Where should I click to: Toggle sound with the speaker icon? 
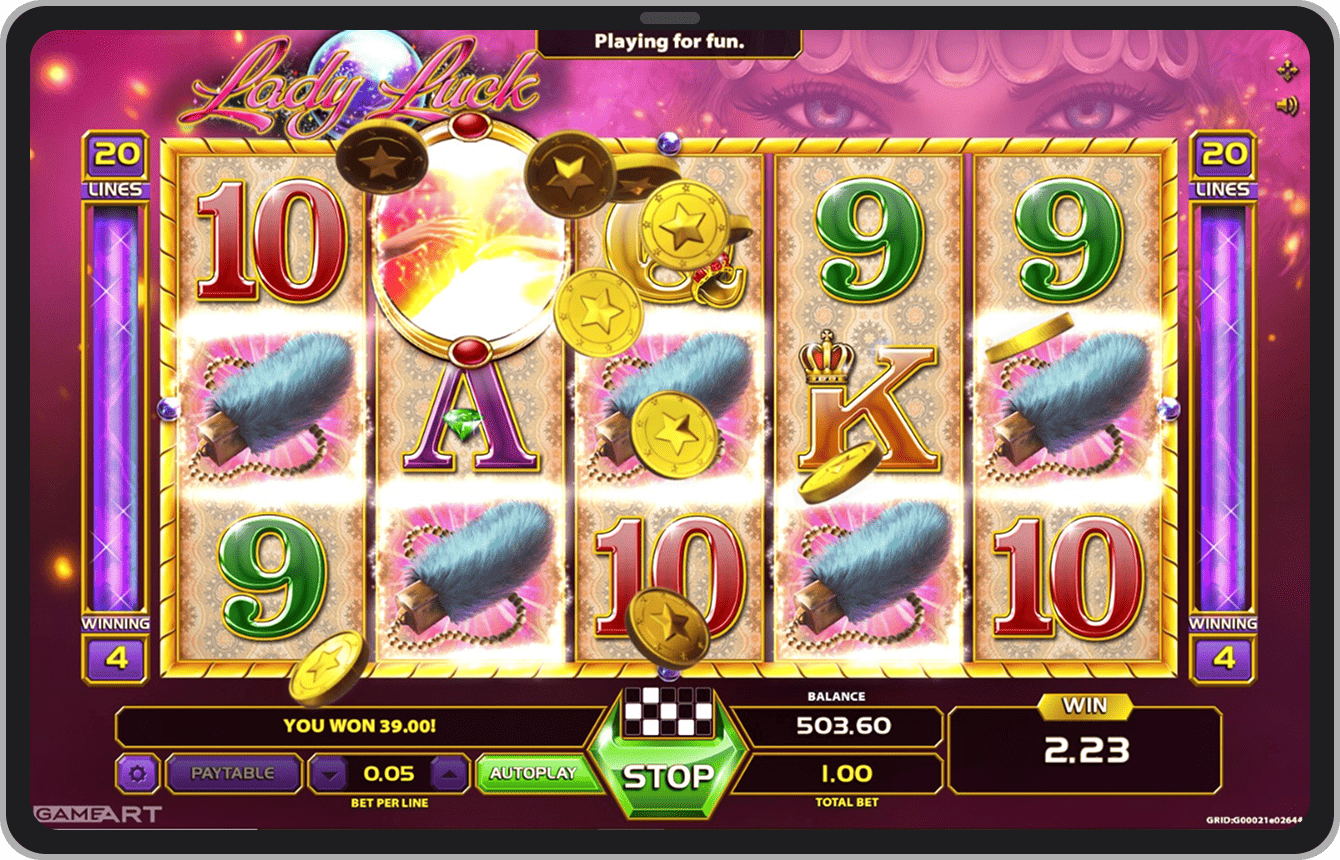point(1287,105)
